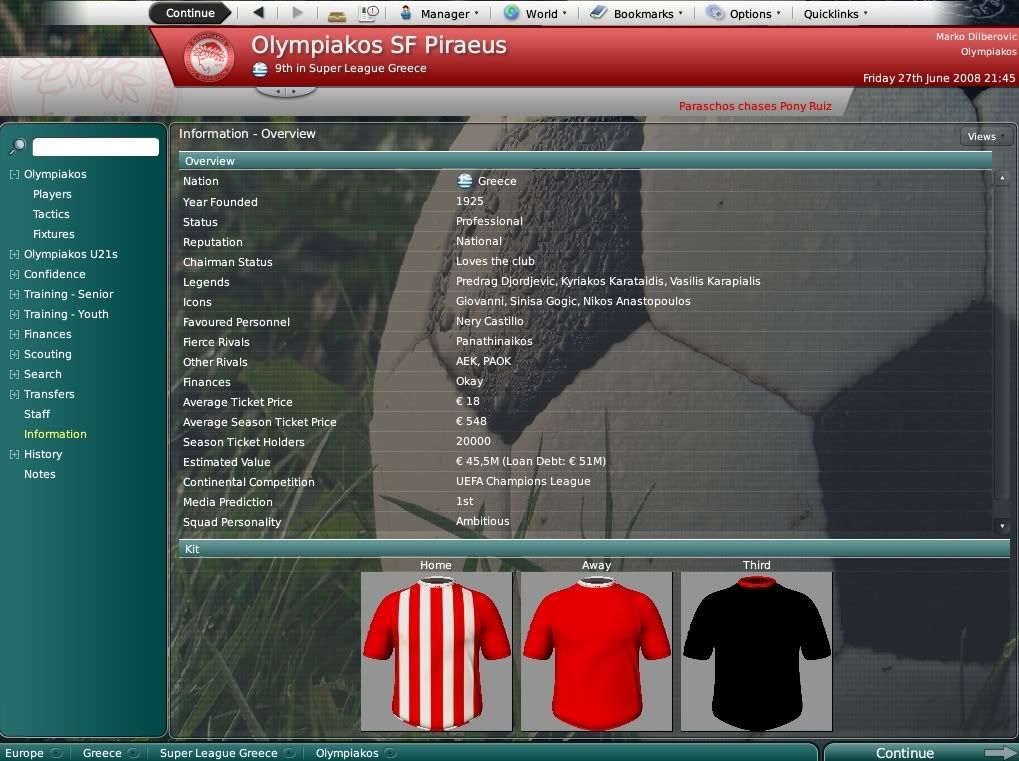The height and width of the screenshot is (761, 1019).
Task: Click the top-left Continue button
Action: [x=190, y=13]
